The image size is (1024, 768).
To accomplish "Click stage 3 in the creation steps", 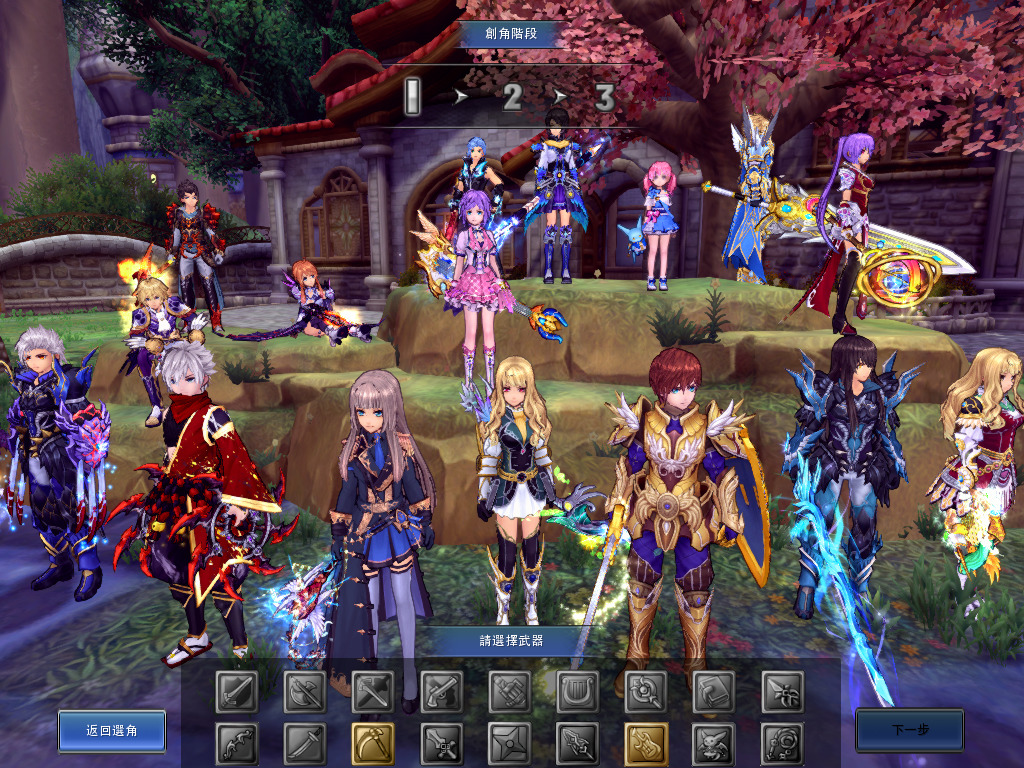I will click(x=604, y=98).
